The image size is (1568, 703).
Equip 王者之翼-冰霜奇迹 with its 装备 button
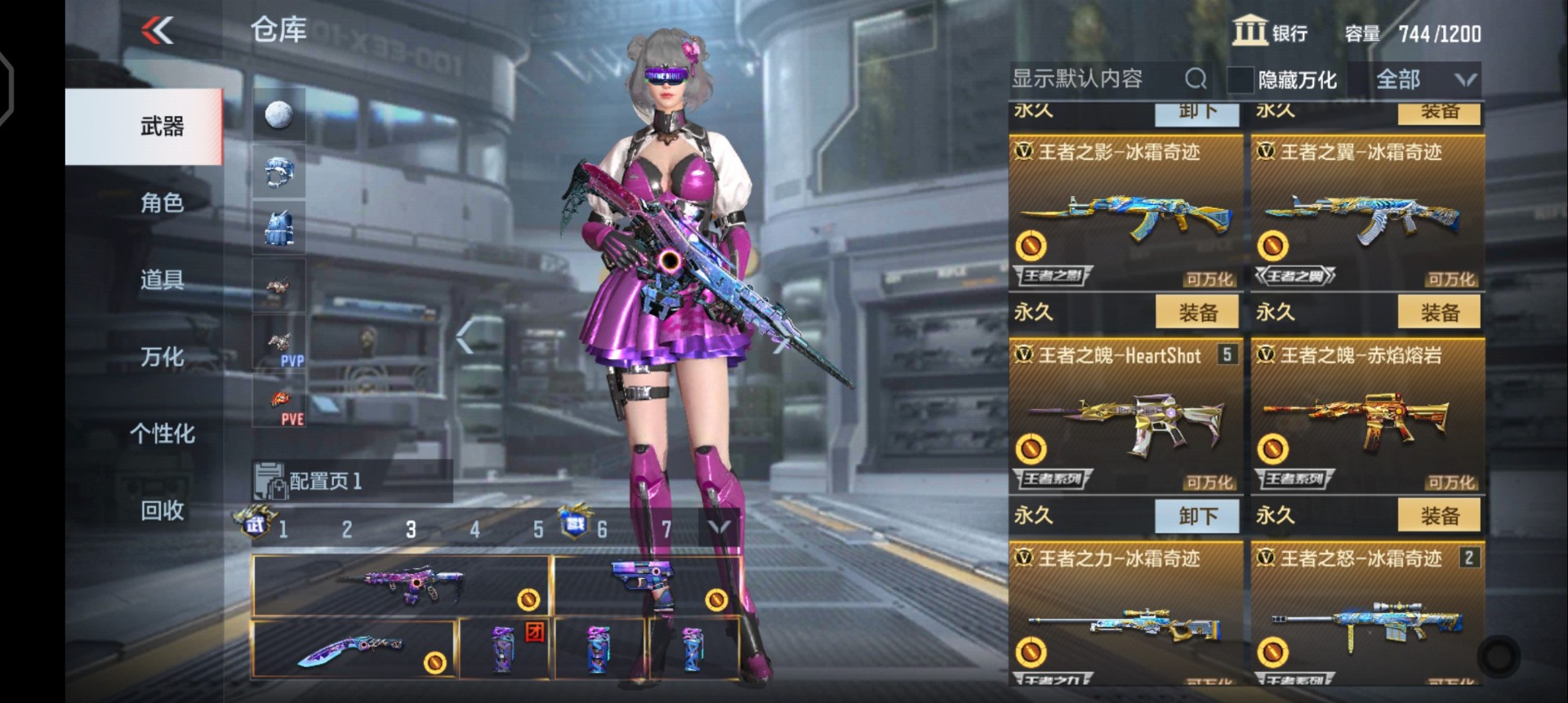1439,312
